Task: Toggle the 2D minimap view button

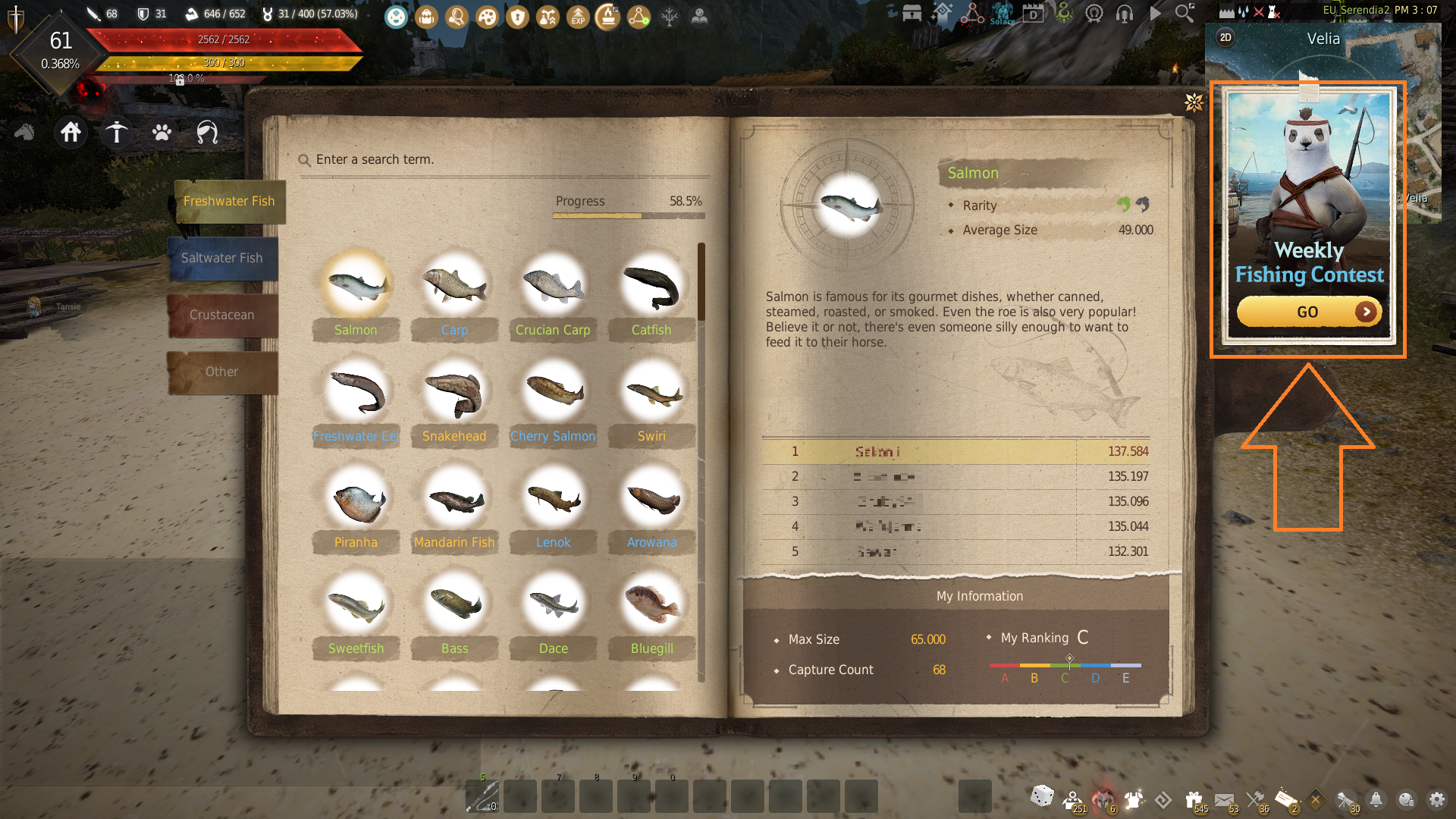Action: click(1225, 38)
